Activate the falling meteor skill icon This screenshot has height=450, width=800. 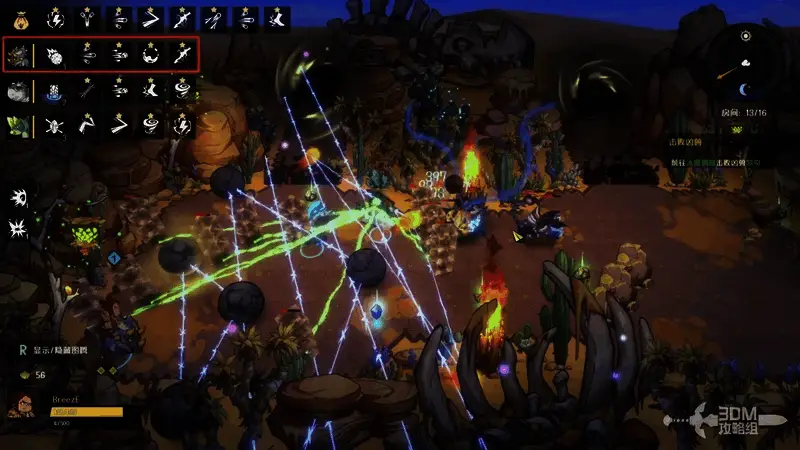[x=57, y=54]
